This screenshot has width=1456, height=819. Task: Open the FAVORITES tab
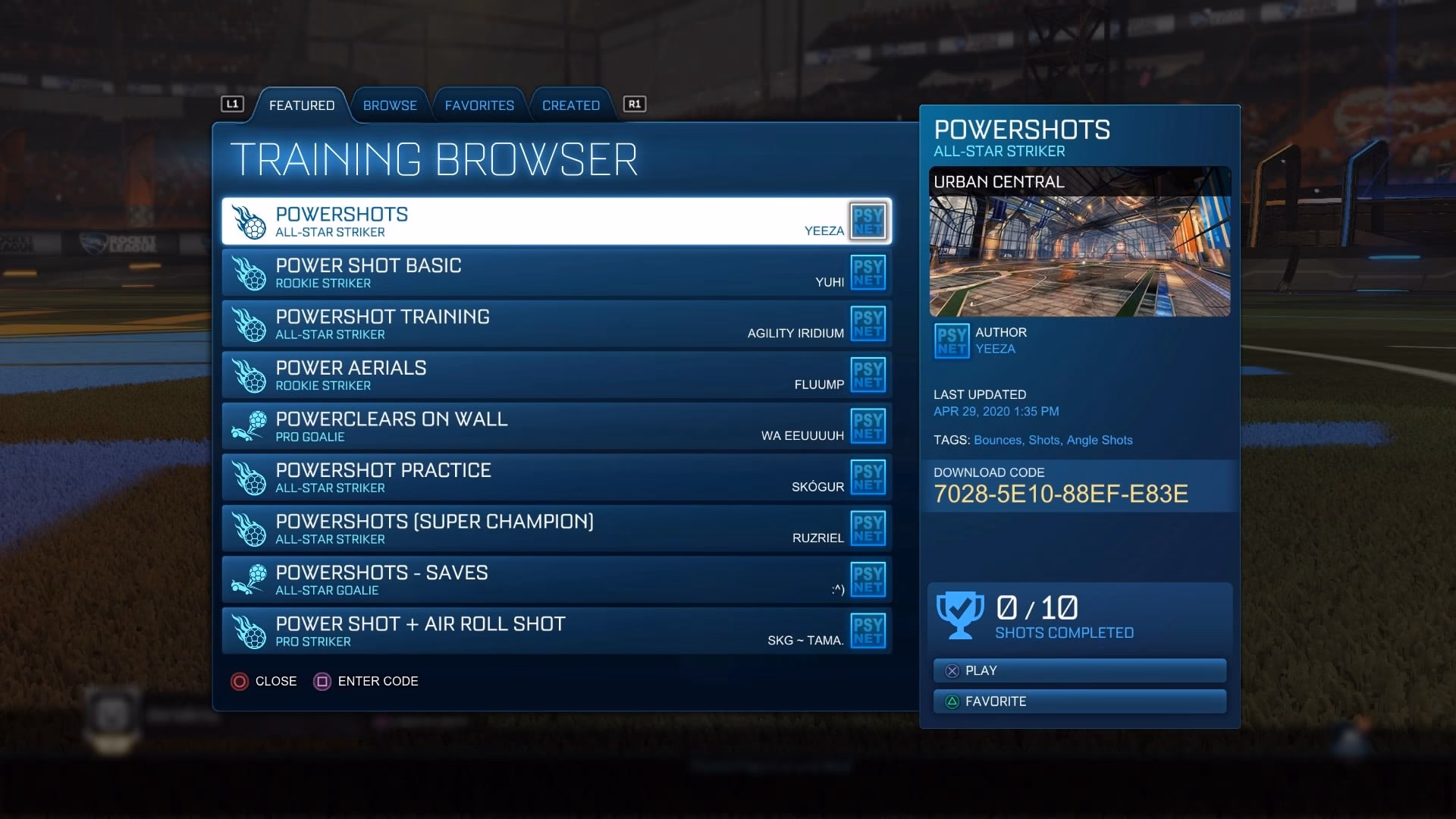[479, 105]
